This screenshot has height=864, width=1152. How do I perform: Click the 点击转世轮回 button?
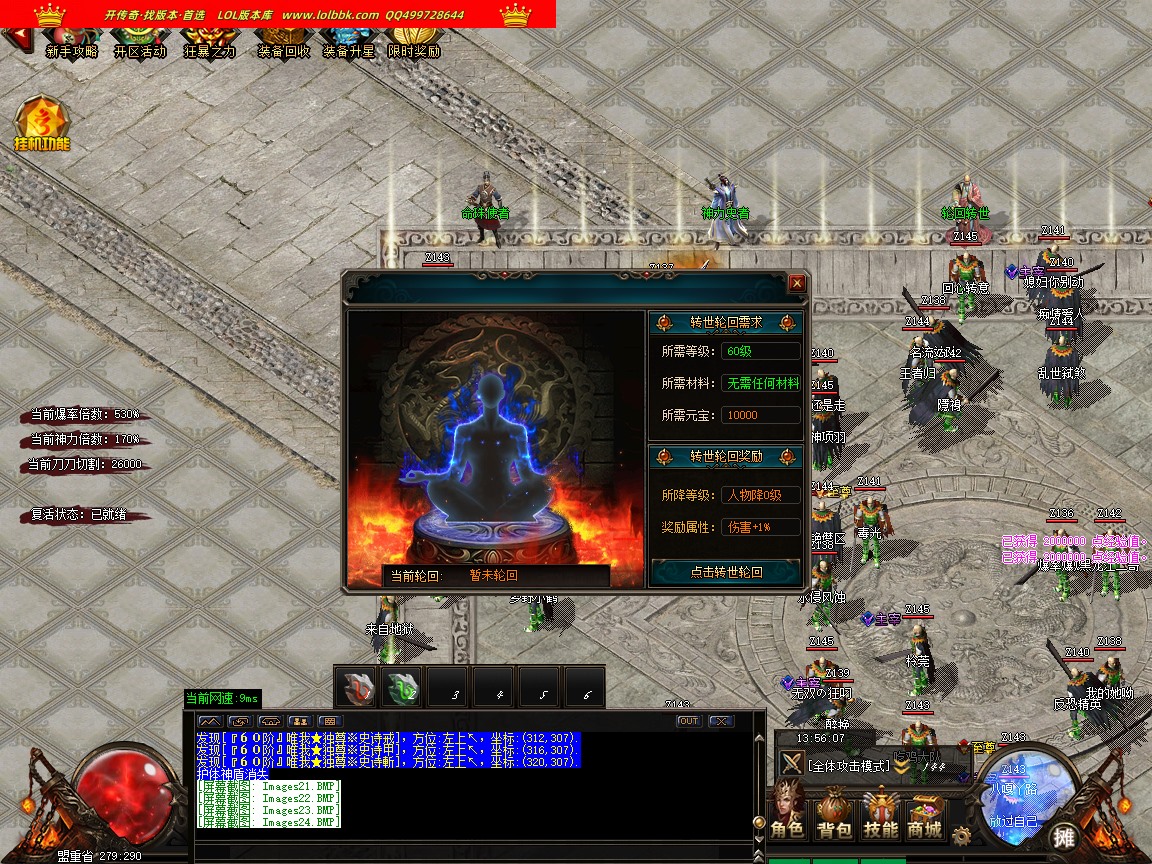point(726,572)
